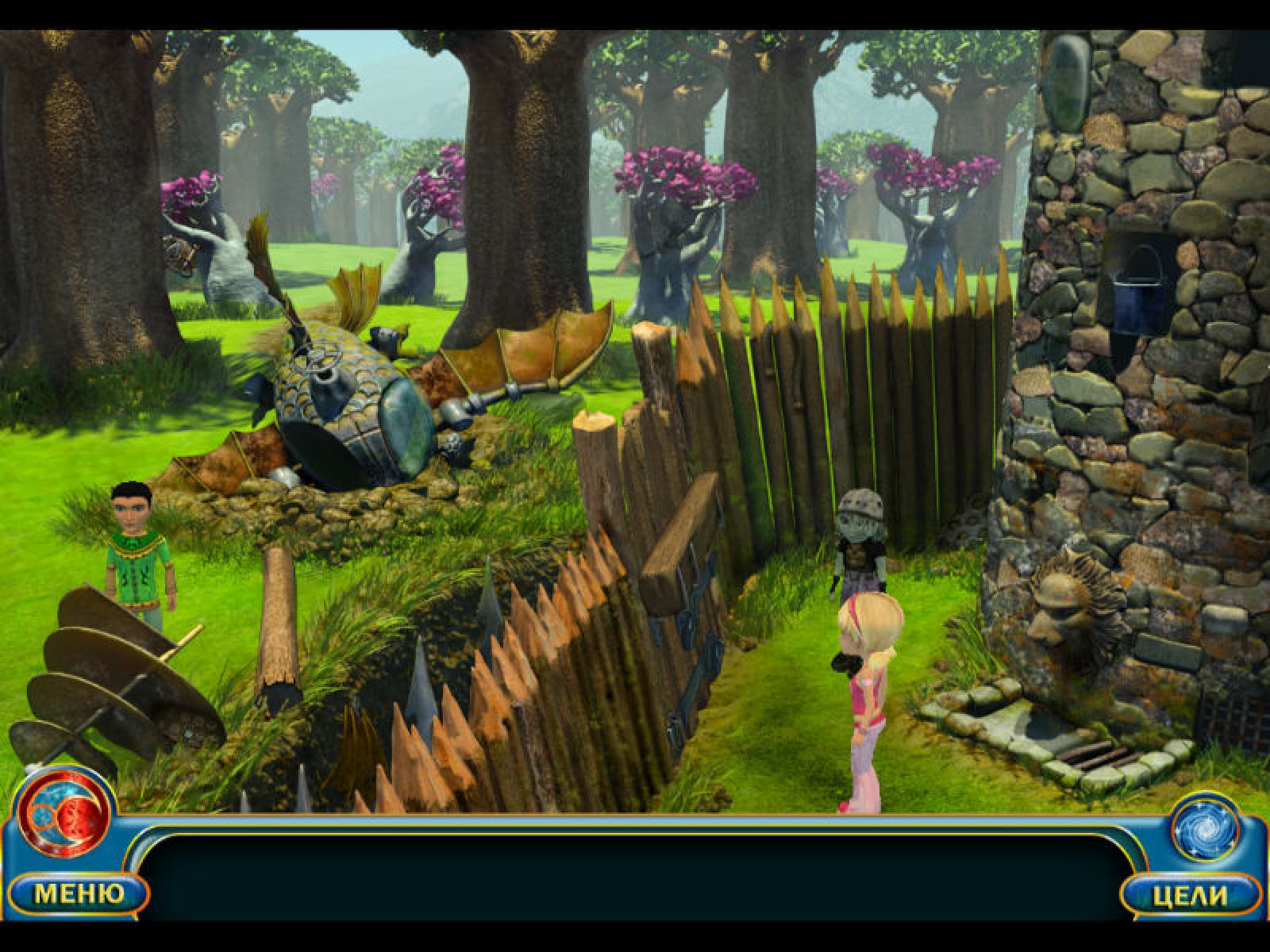Open the МЕНЮ button

(79, 894)
